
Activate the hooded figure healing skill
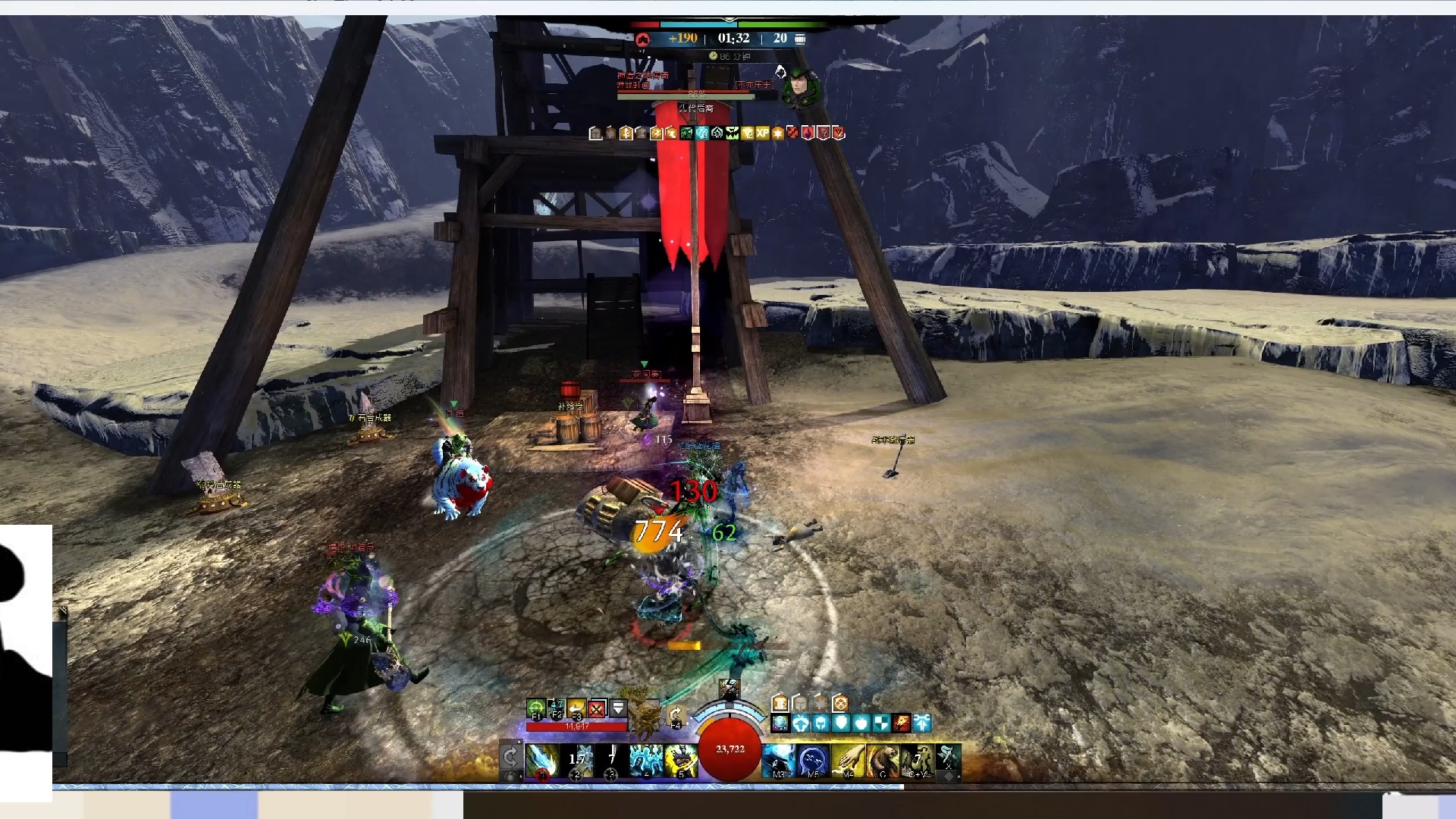point(777,760)
